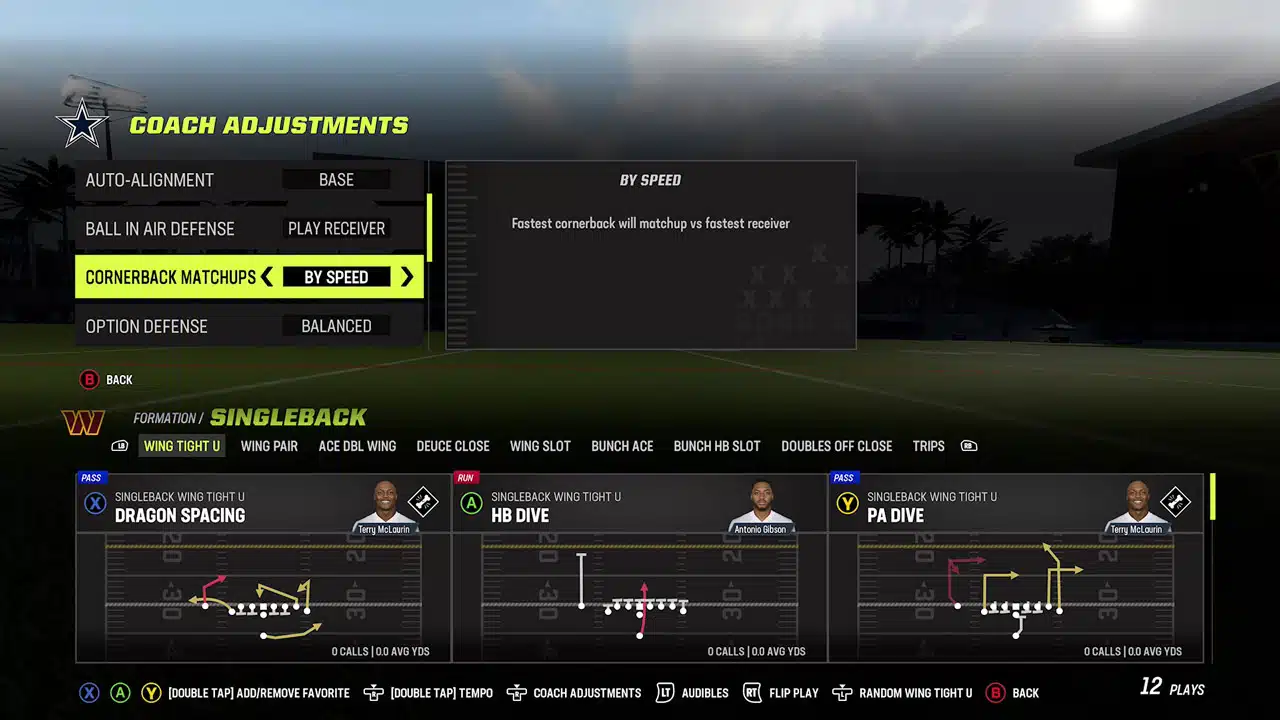Screen dimensions: 1280x720
Task: Open the Ball In Air Defense option
Action: click(x=248, y=229)
